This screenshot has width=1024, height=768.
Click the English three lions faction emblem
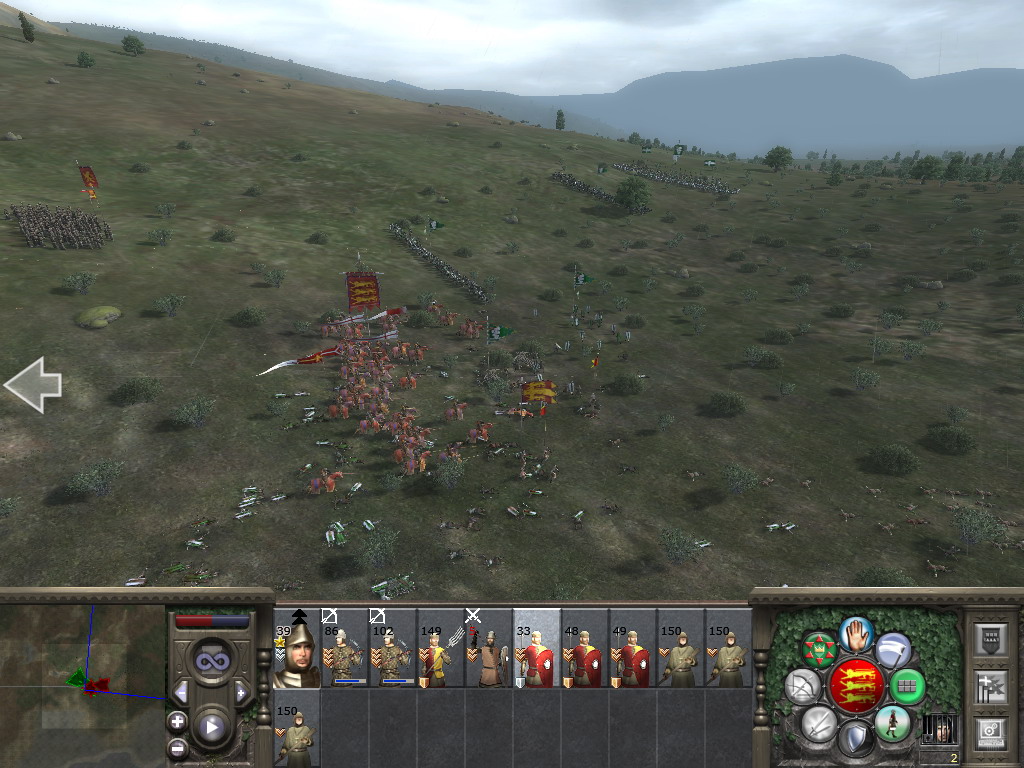(856, 686)
